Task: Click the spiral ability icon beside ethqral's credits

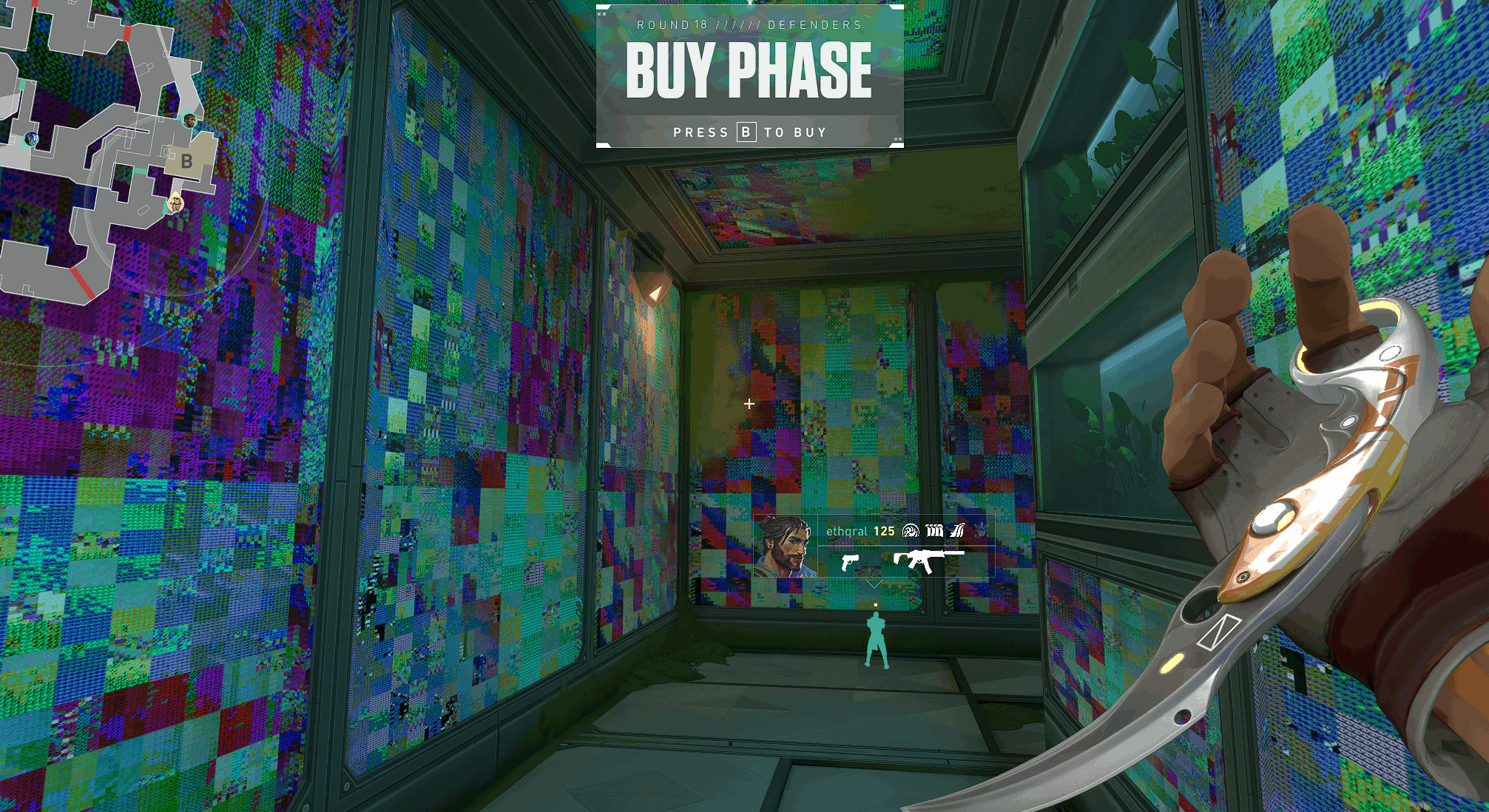Action: point(911,531)
